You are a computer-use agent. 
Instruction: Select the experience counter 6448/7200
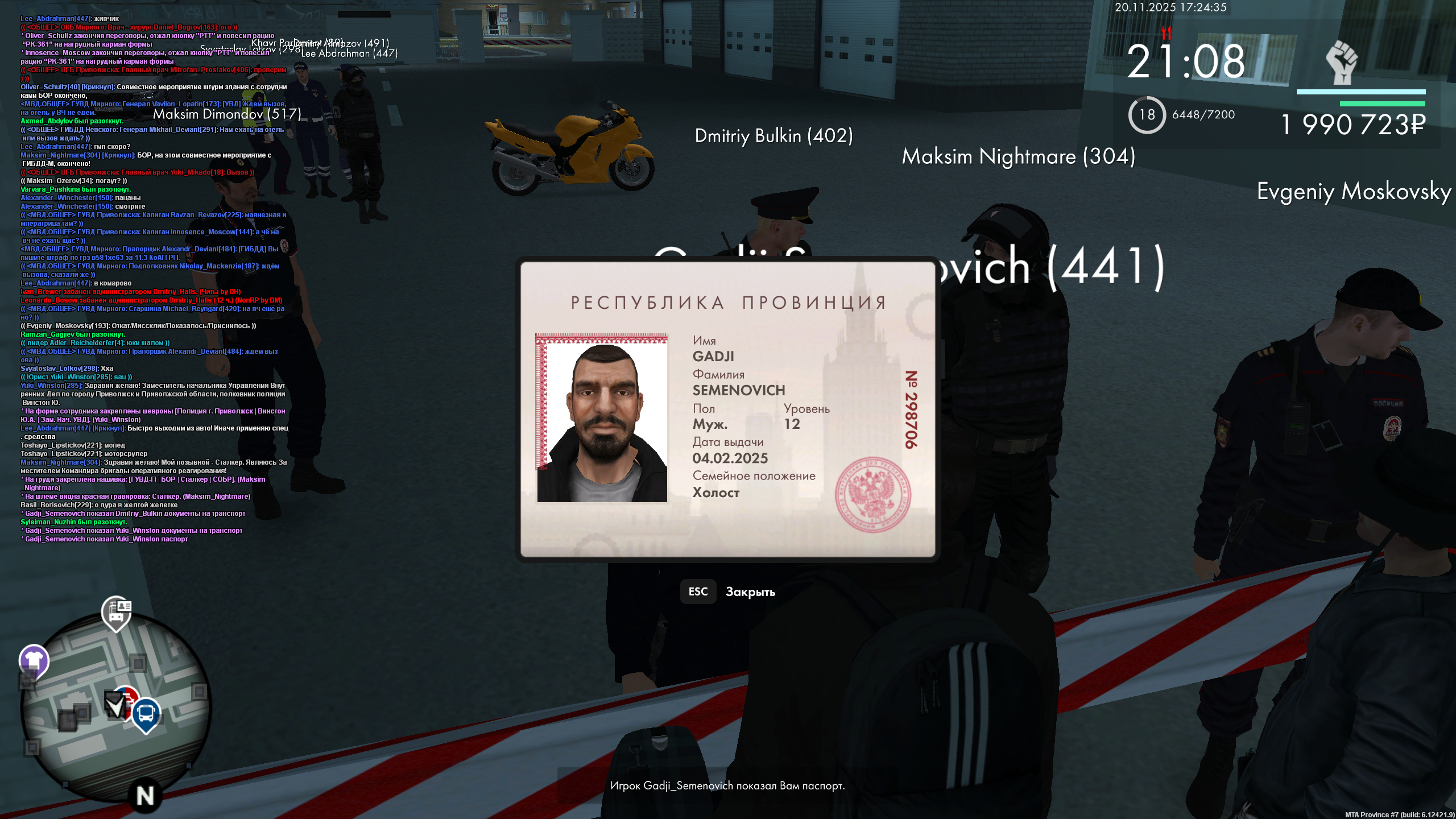tap(1202, 115)
